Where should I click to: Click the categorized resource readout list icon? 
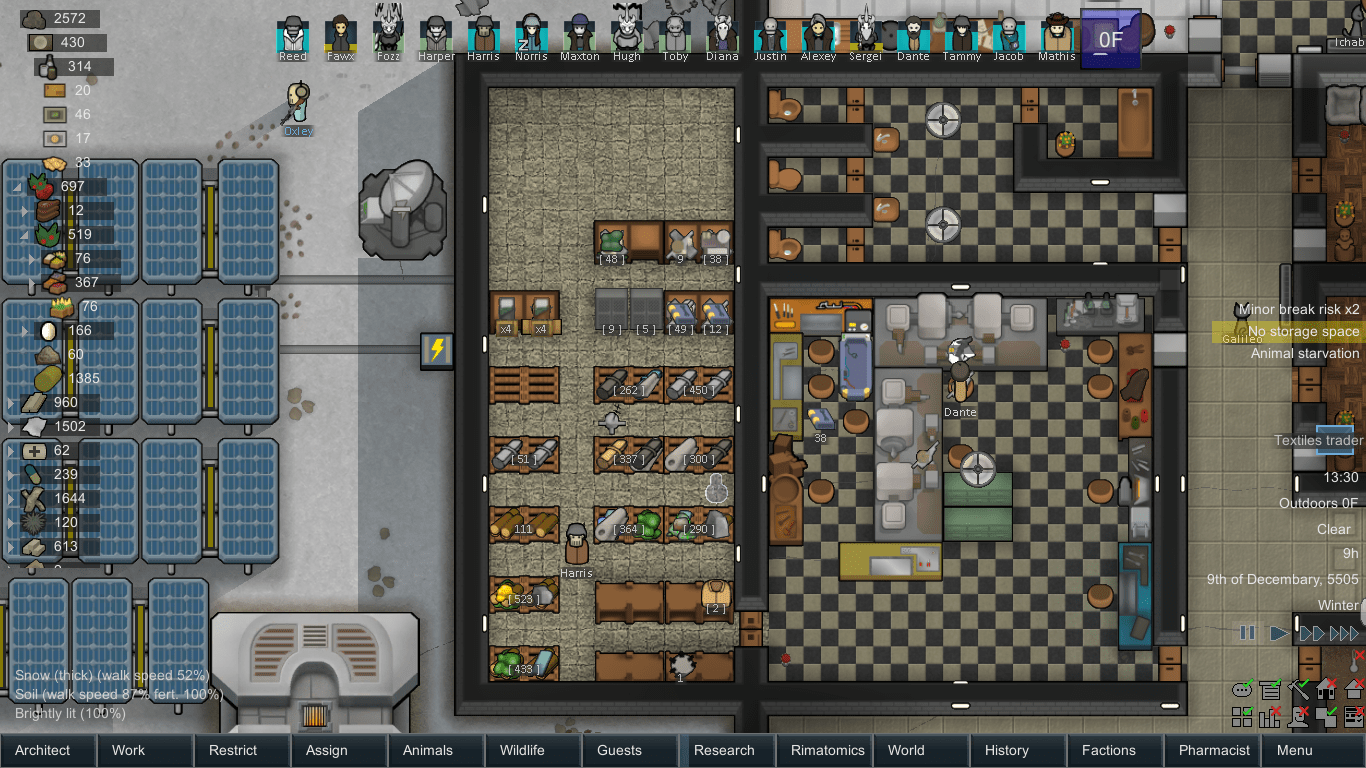point(1270,690)
